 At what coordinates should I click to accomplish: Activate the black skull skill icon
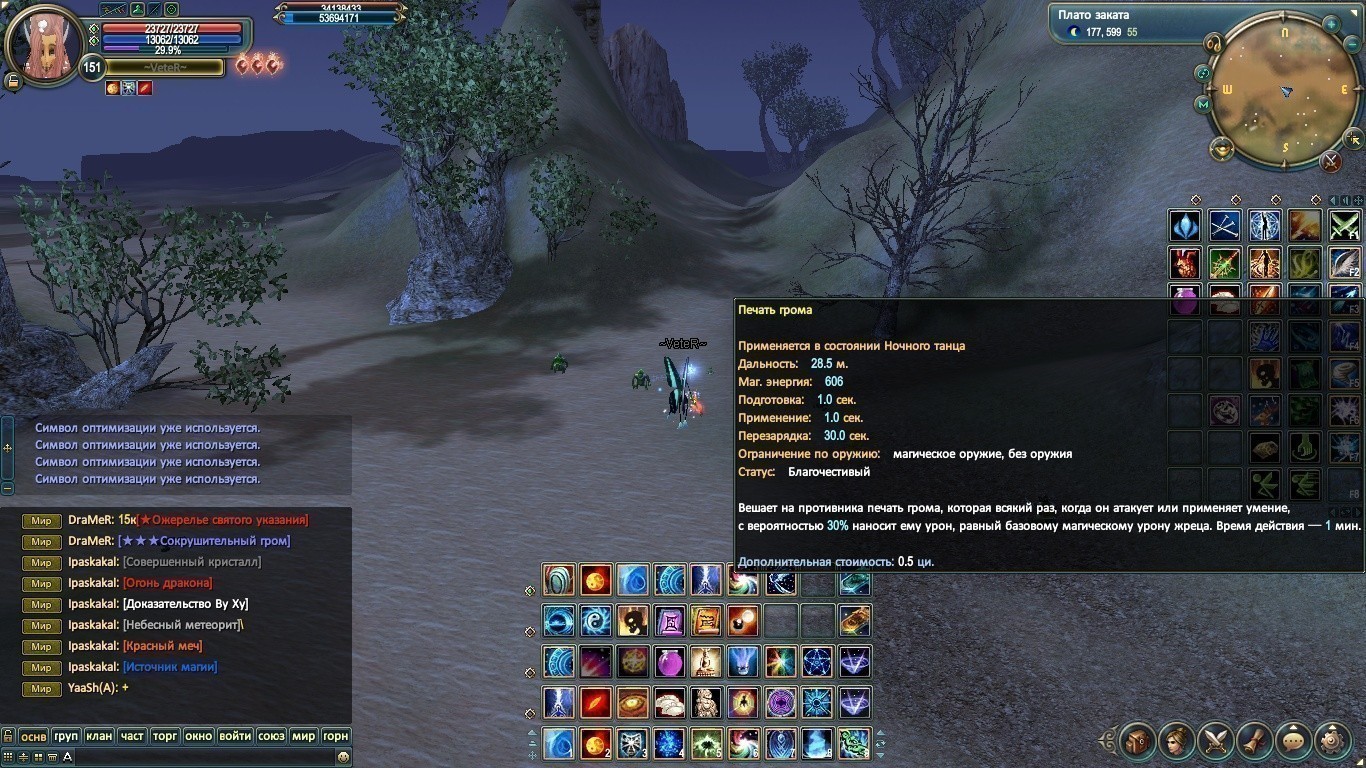click(x=631, y=621)
